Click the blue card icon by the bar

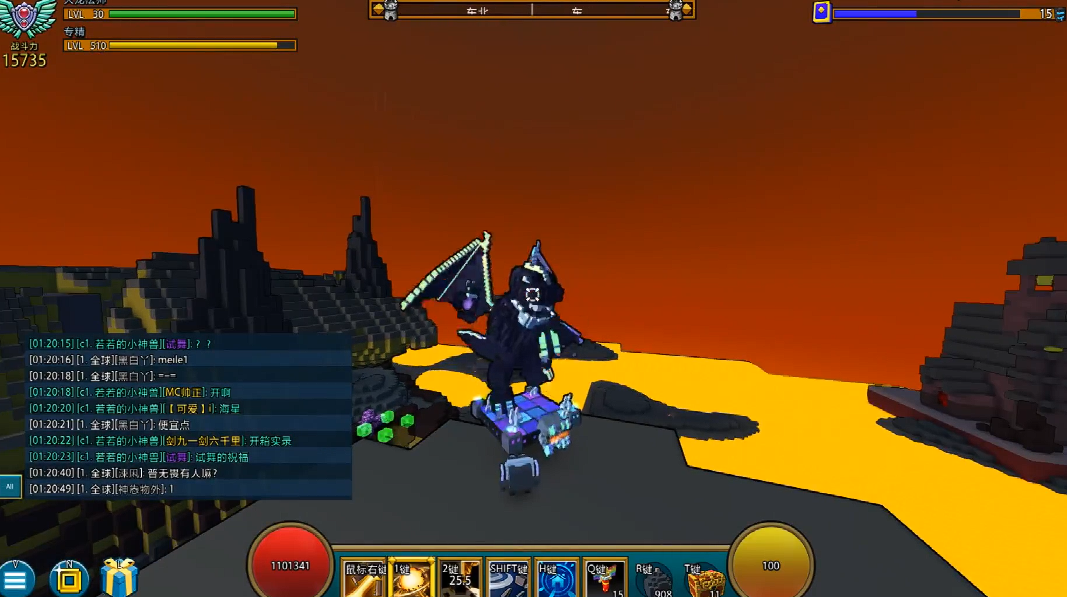click(821, 12)
